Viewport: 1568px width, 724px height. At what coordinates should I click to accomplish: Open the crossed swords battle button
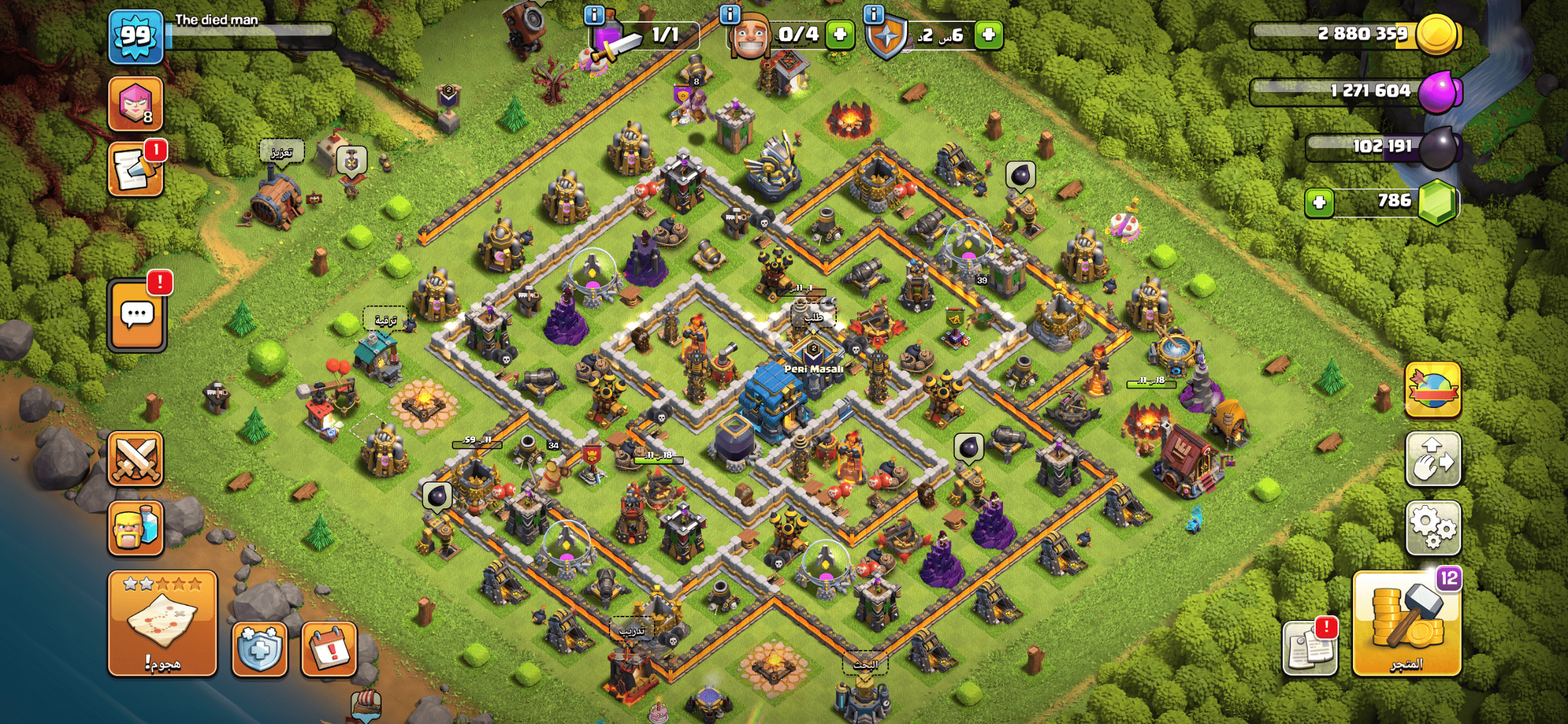click(x=135, y=459)
